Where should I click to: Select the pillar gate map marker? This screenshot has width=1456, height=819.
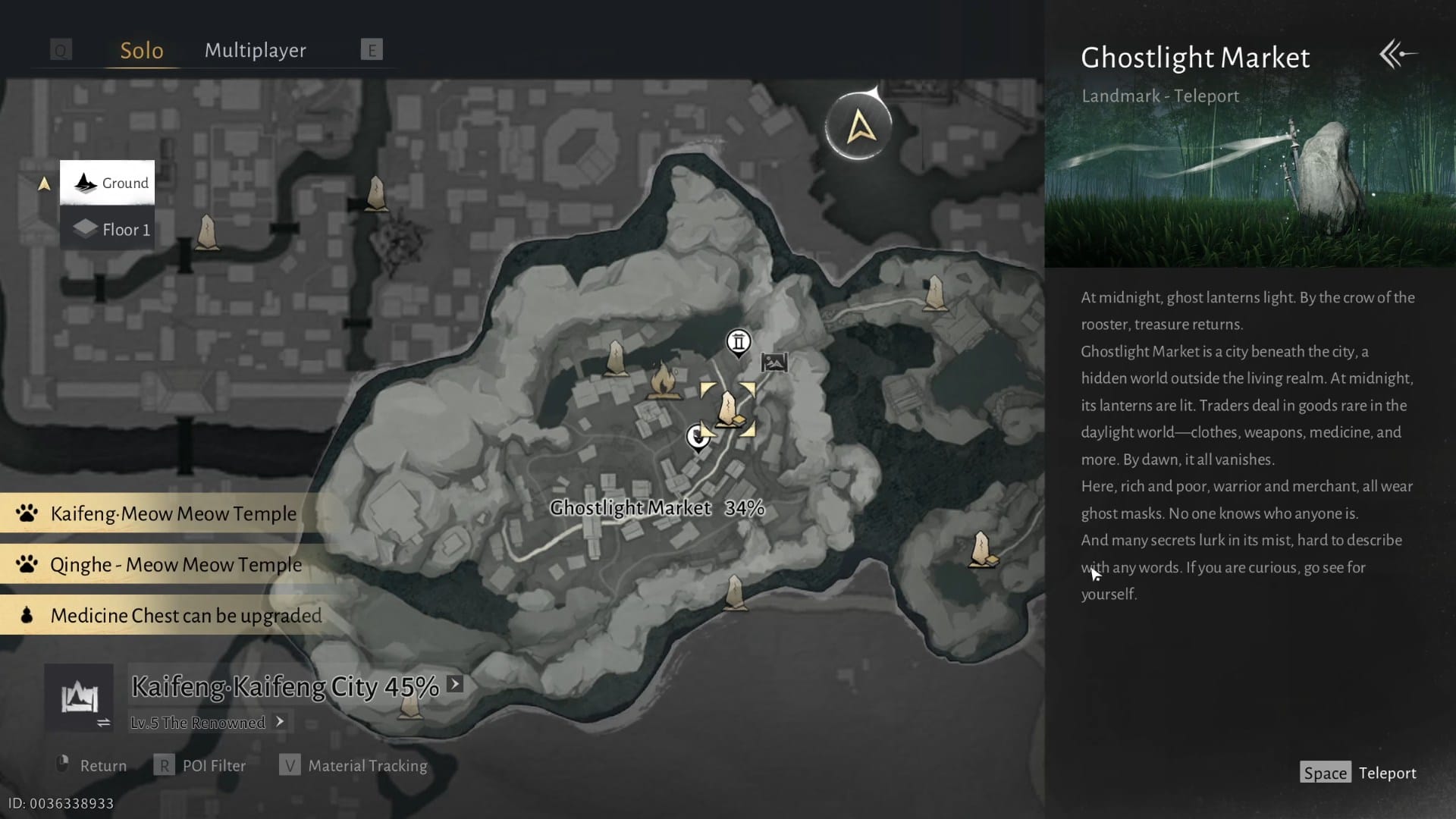738,341
